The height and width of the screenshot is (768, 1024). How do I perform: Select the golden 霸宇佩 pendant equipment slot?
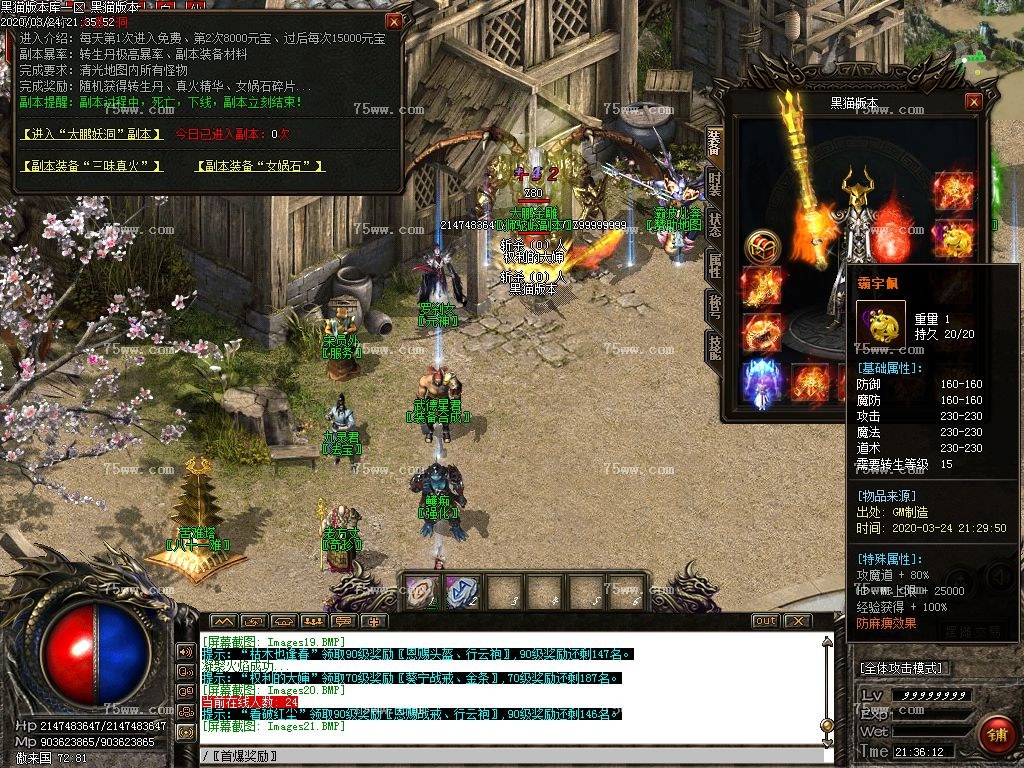click(x=952, y=238)
